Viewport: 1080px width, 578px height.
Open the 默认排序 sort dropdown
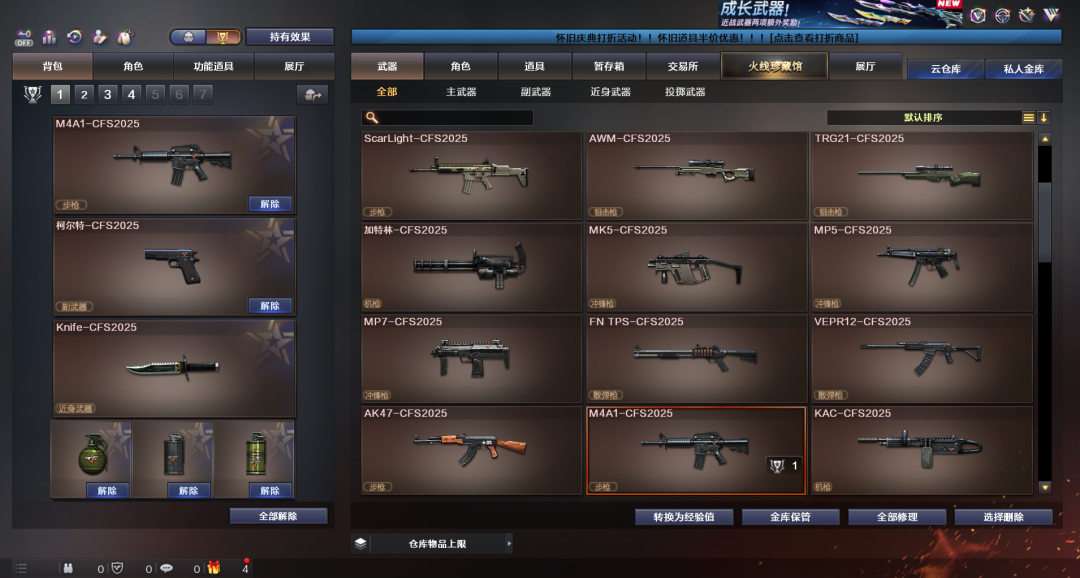tap(922, 118)
